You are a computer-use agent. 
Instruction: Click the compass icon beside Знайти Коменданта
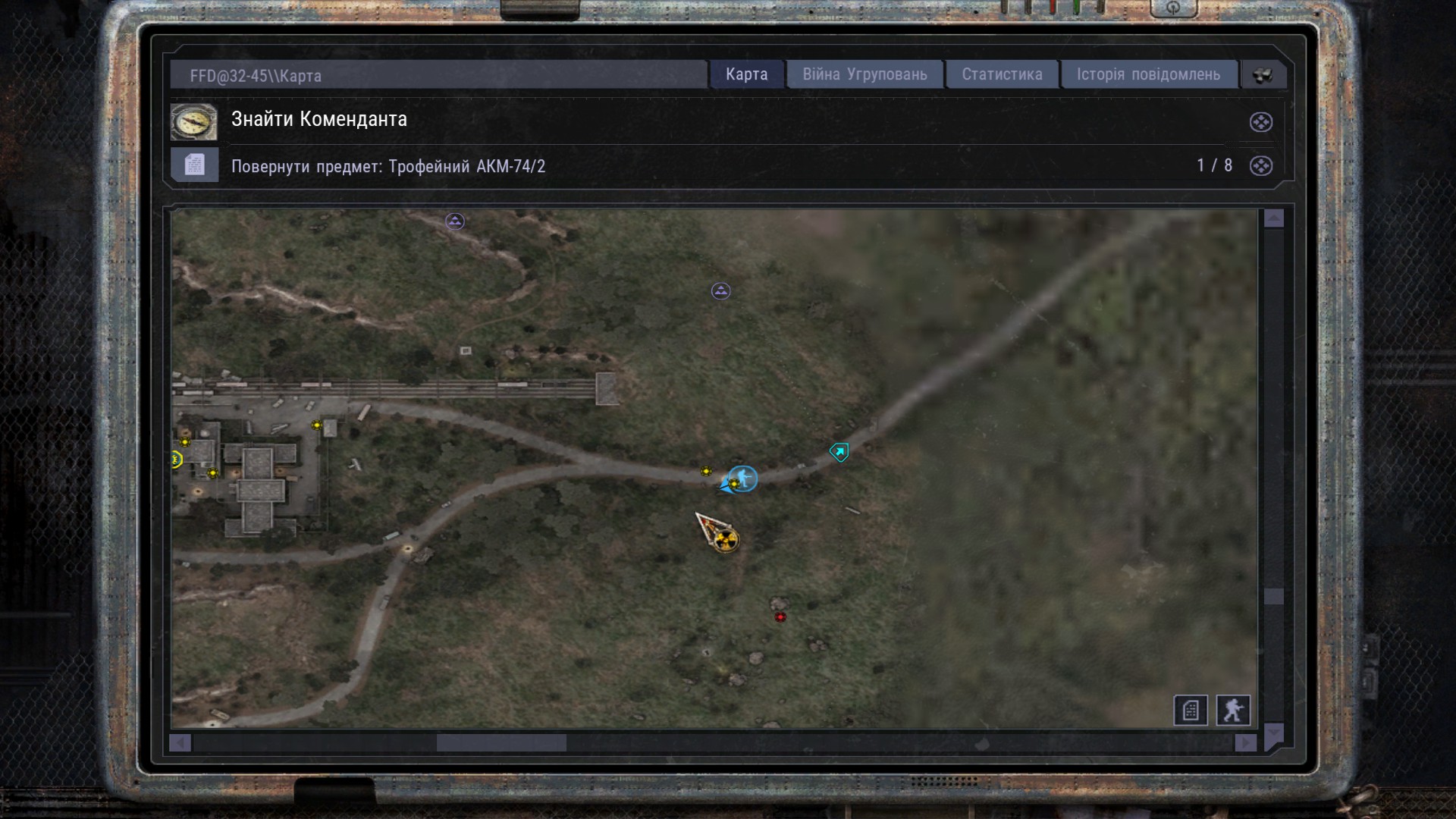(x=194, y=122)
